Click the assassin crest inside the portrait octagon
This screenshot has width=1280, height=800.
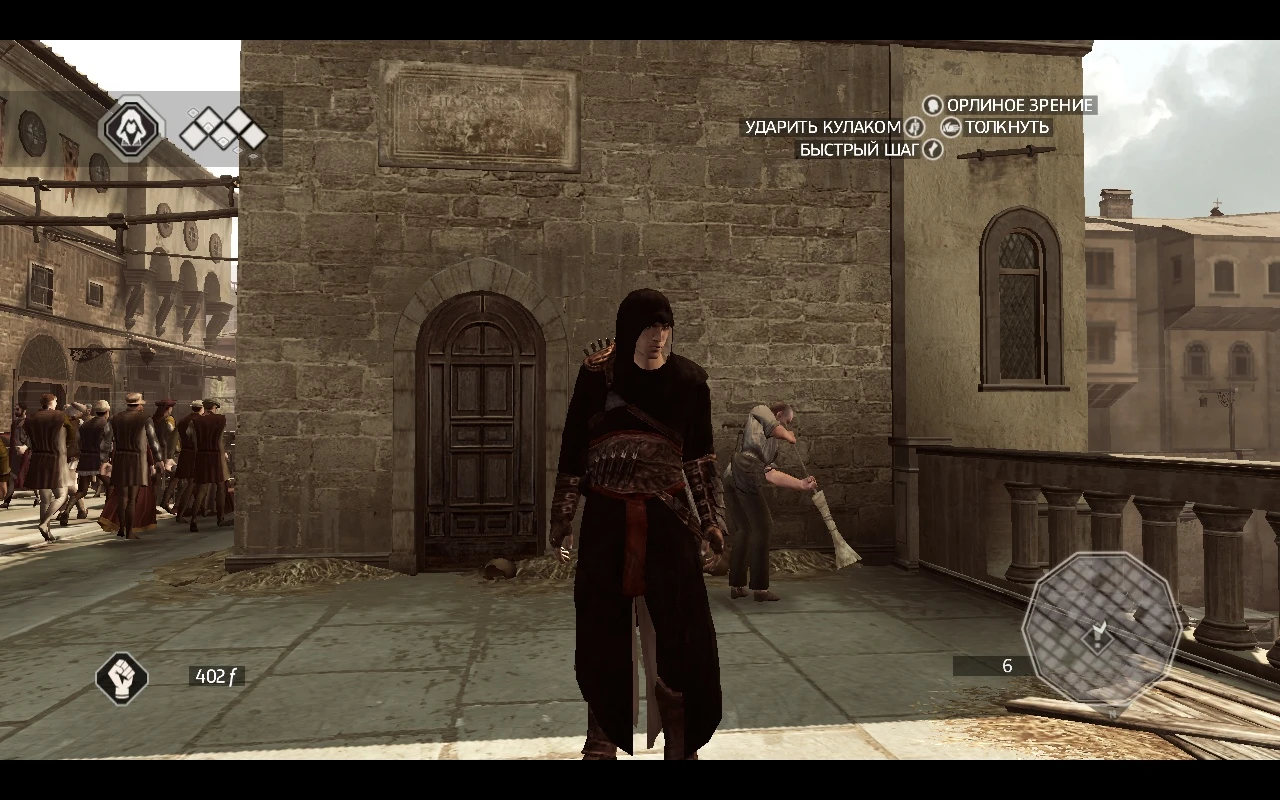(131, 129)
